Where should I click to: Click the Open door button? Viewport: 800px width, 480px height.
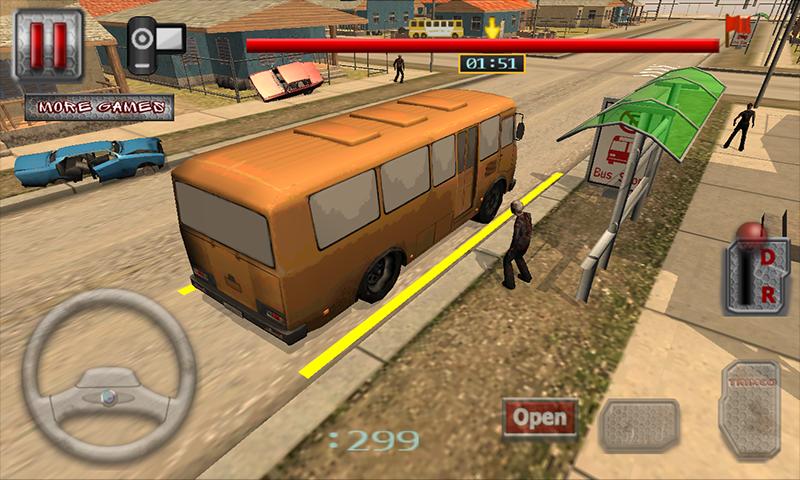point(540,417)
